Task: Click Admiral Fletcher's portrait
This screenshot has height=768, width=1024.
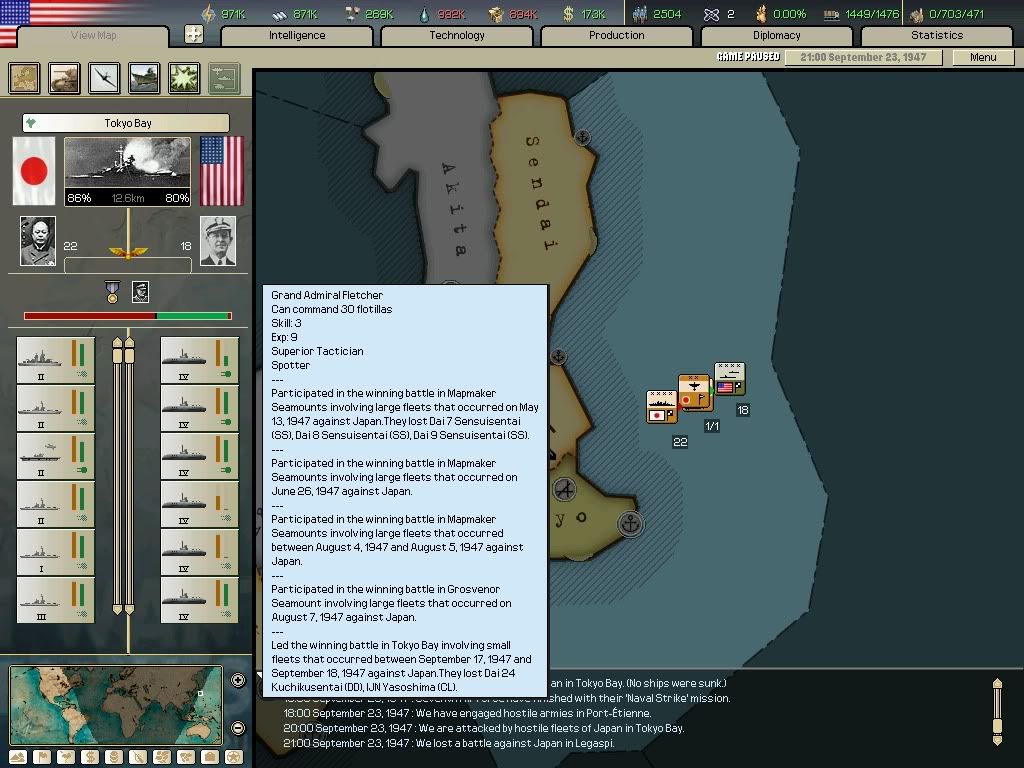Action: (218, 241)
